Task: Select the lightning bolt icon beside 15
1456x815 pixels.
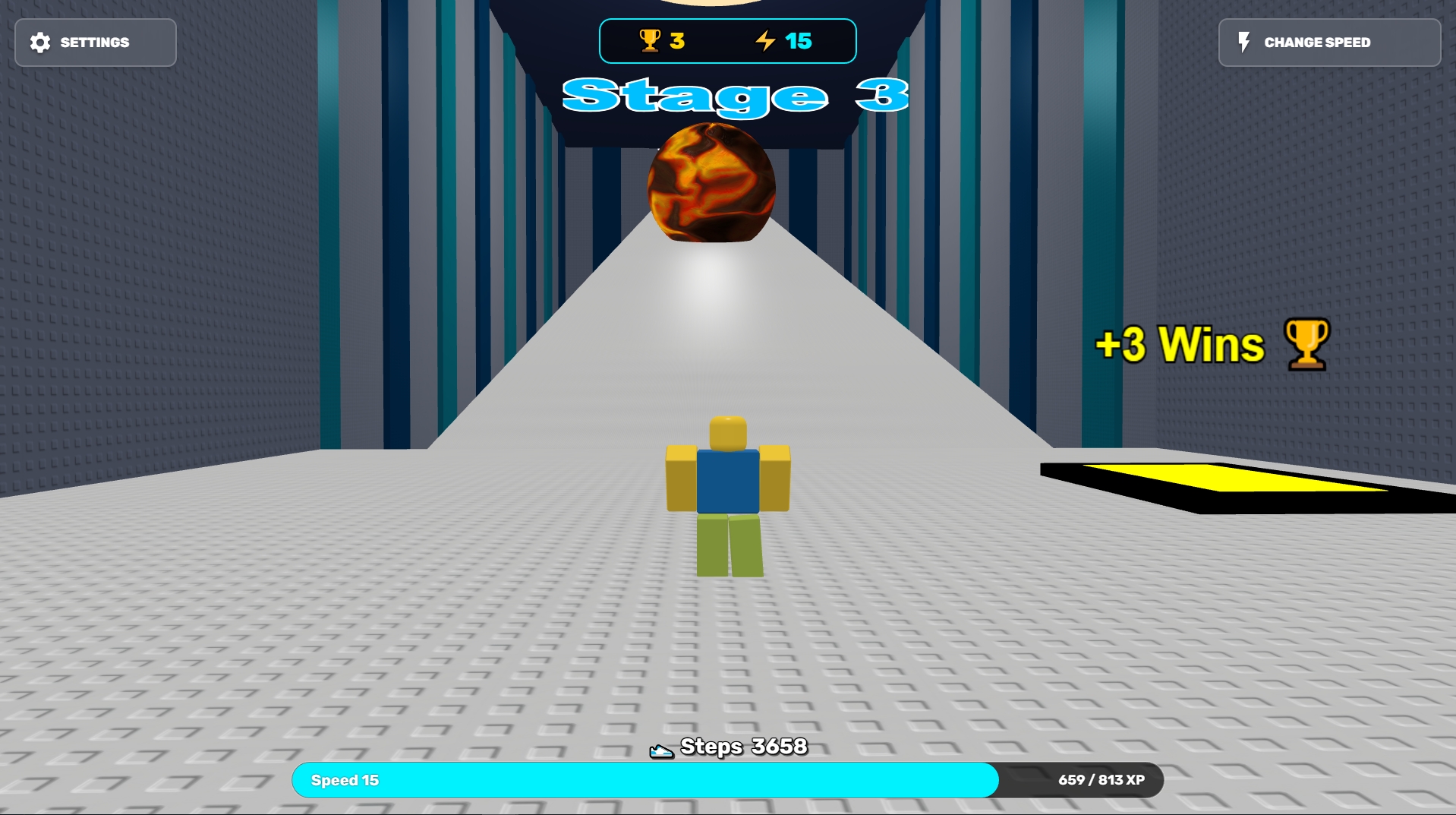Action: point(765,42)
